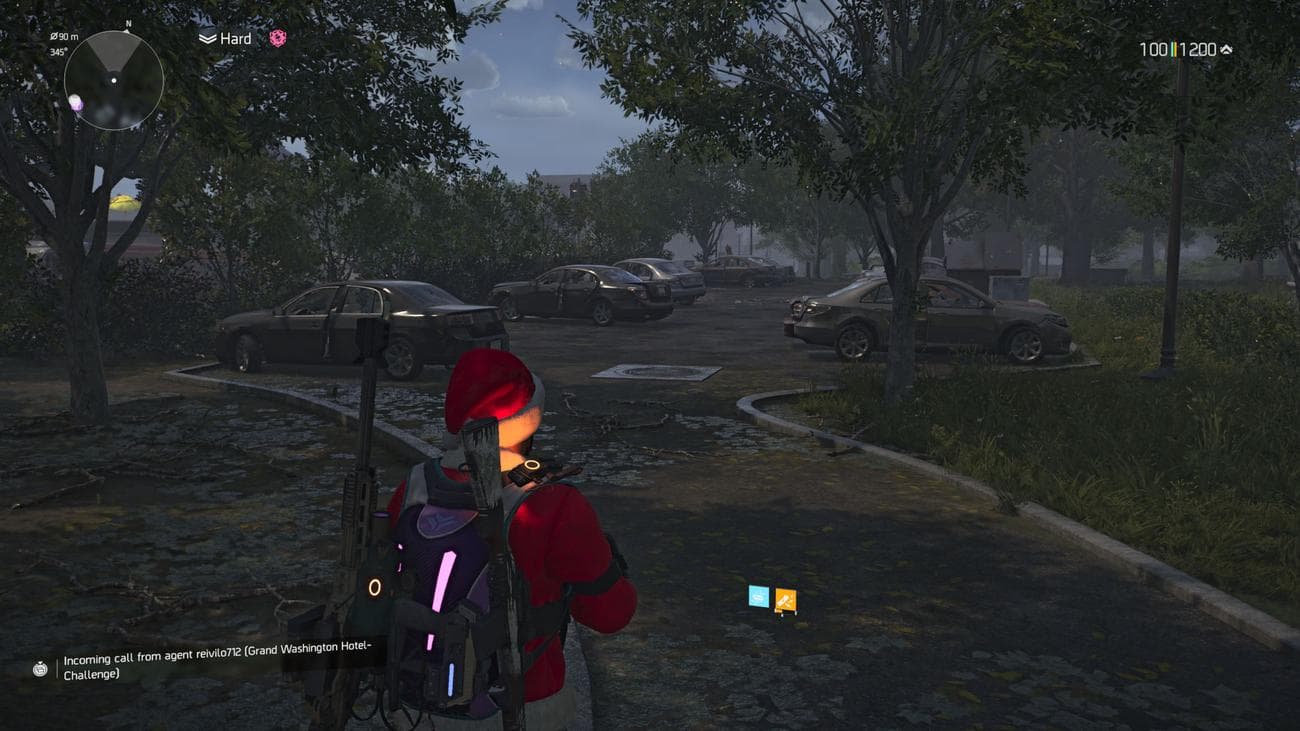The width and height of the screenshot is (1300, 731).
Task: Click the 345° heading readout
Action: (57, 51)
